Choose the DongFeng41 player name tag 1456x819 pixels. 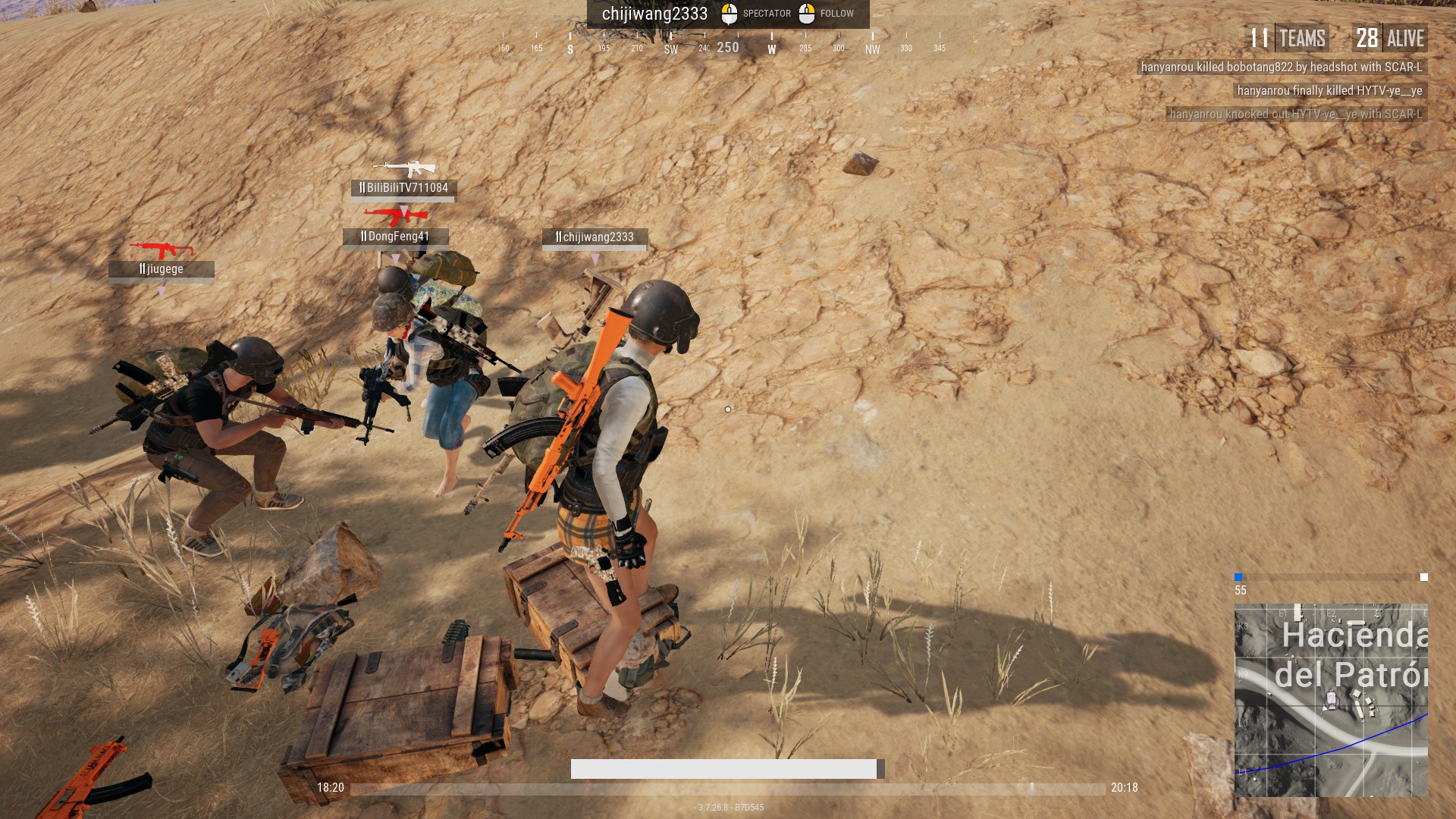(395, 237)
